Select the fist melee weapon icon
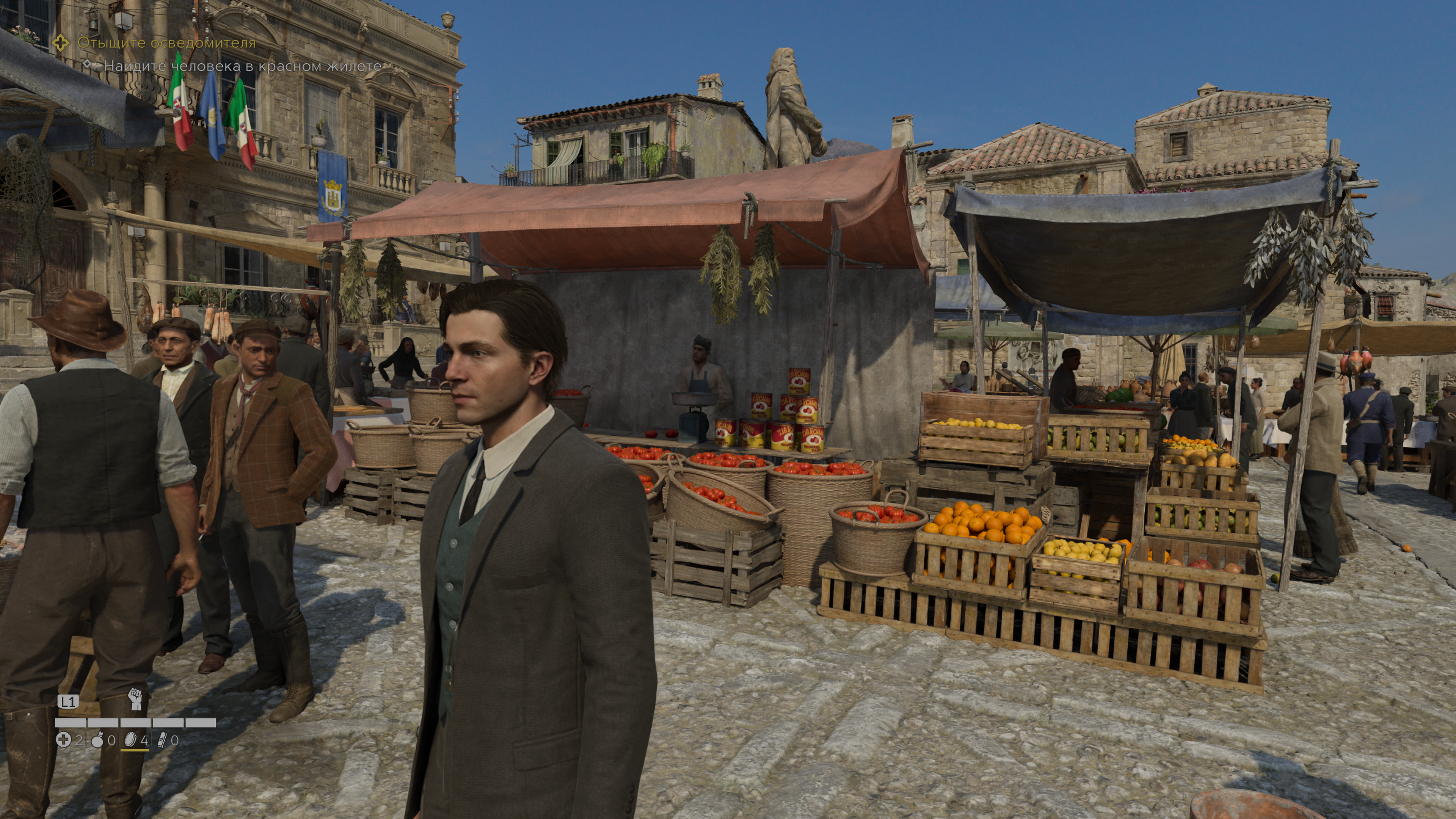 [x=135, y=698]
